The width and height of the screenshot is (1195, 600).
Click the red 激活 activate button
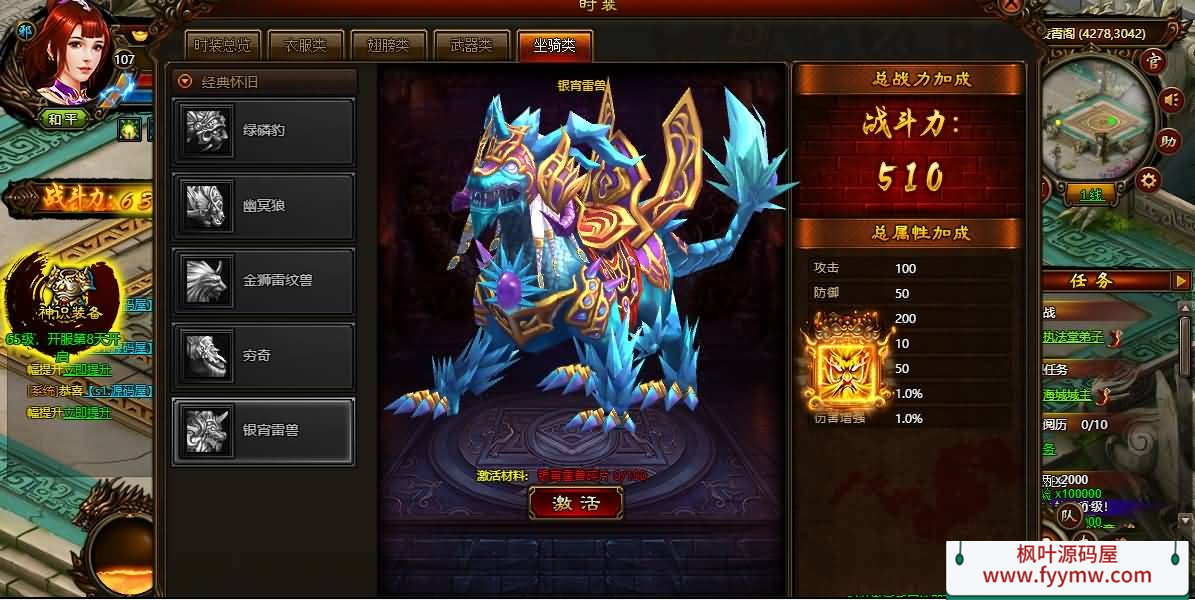[575, 504]
